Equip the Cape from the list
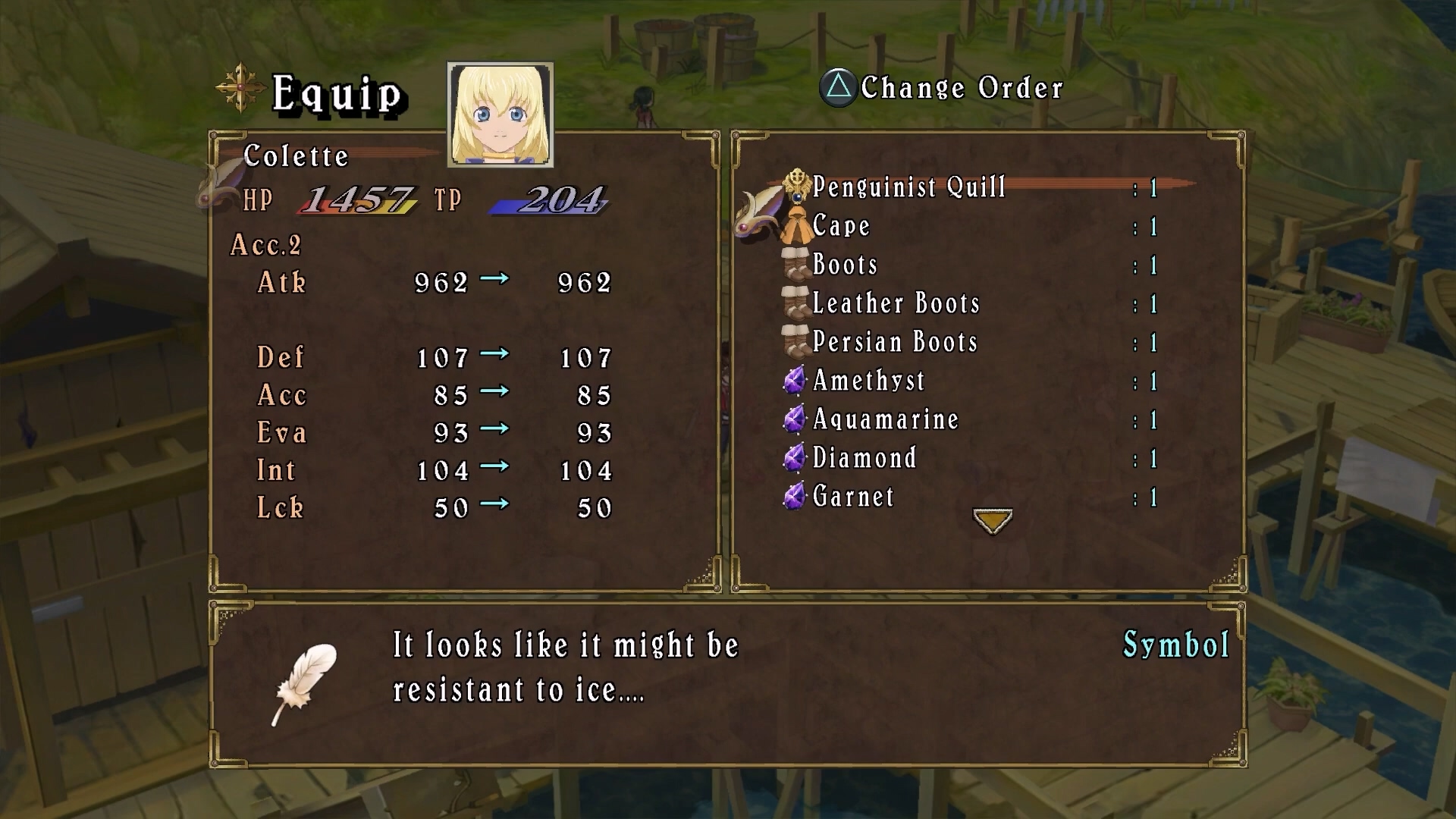Screen dimensions: 1456x819 [840, 226]
